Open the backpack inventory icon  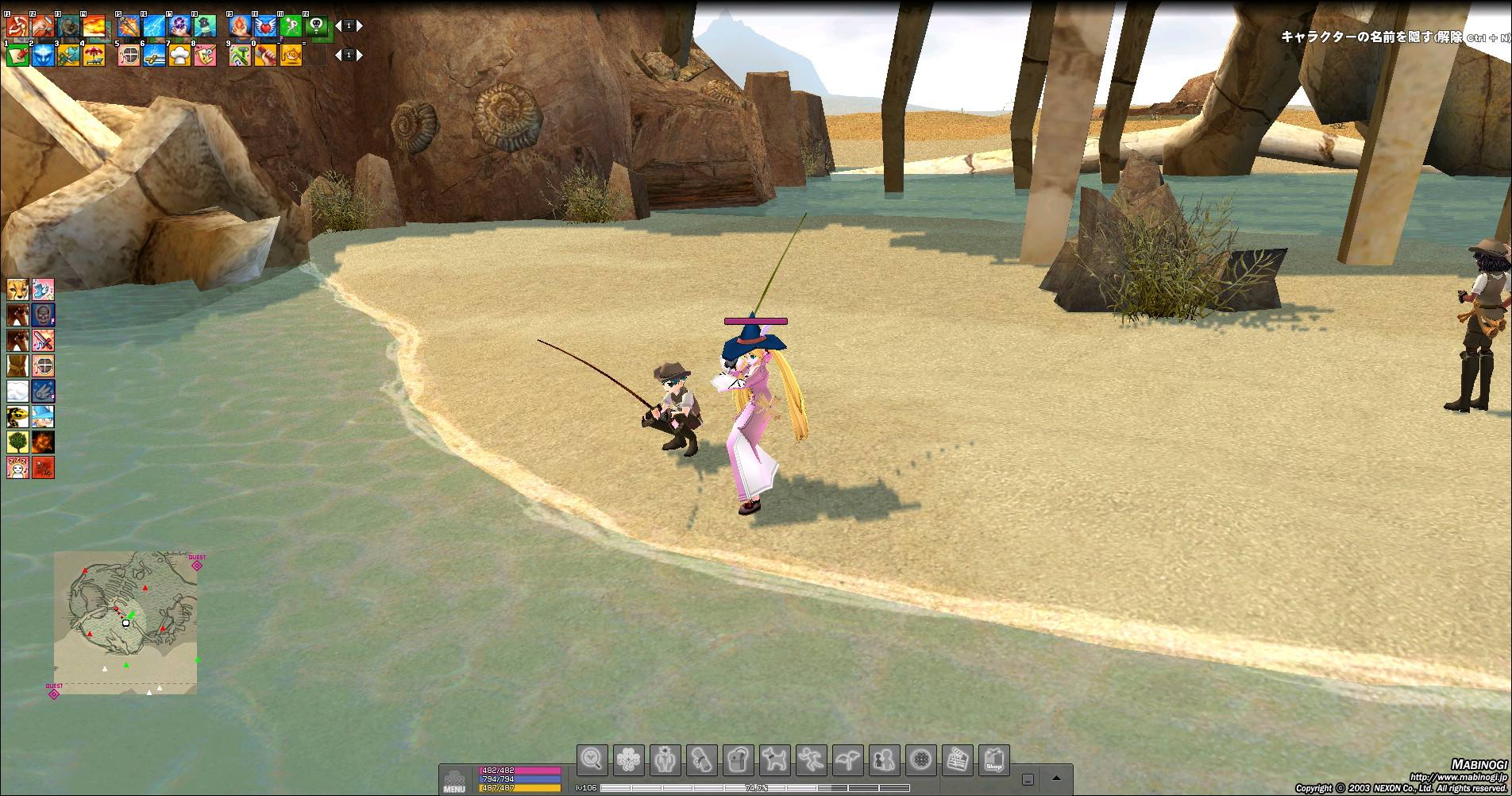pyautogui.click(x=739, y=760)
